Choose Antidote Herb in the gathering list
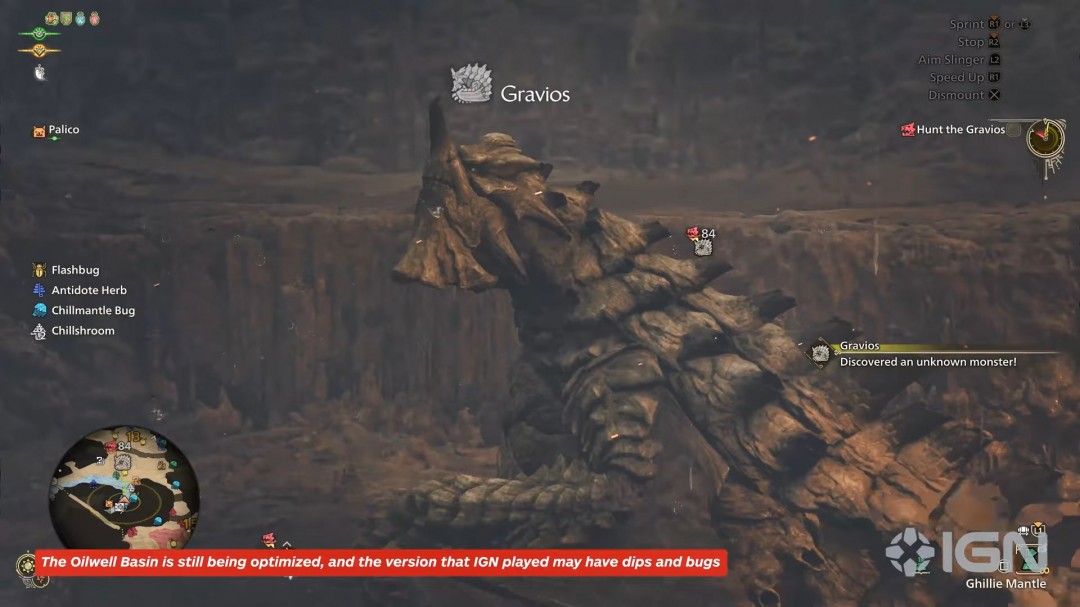The height and width of the screenshot is (607, 1080). pos(89,290)
